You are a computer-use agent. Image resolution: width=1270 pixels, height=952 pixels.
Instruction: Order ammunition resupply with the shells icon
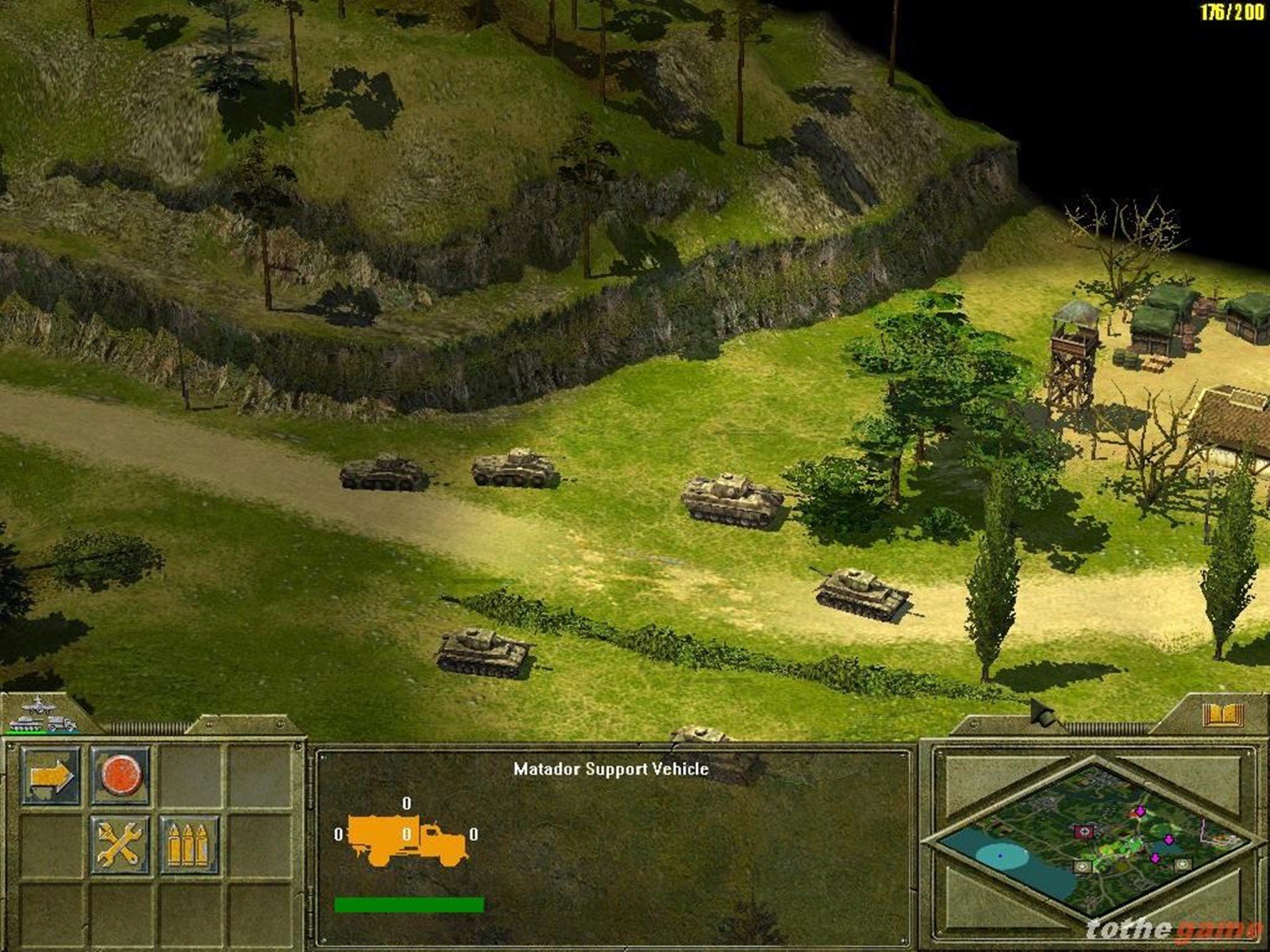pos(188,844)
